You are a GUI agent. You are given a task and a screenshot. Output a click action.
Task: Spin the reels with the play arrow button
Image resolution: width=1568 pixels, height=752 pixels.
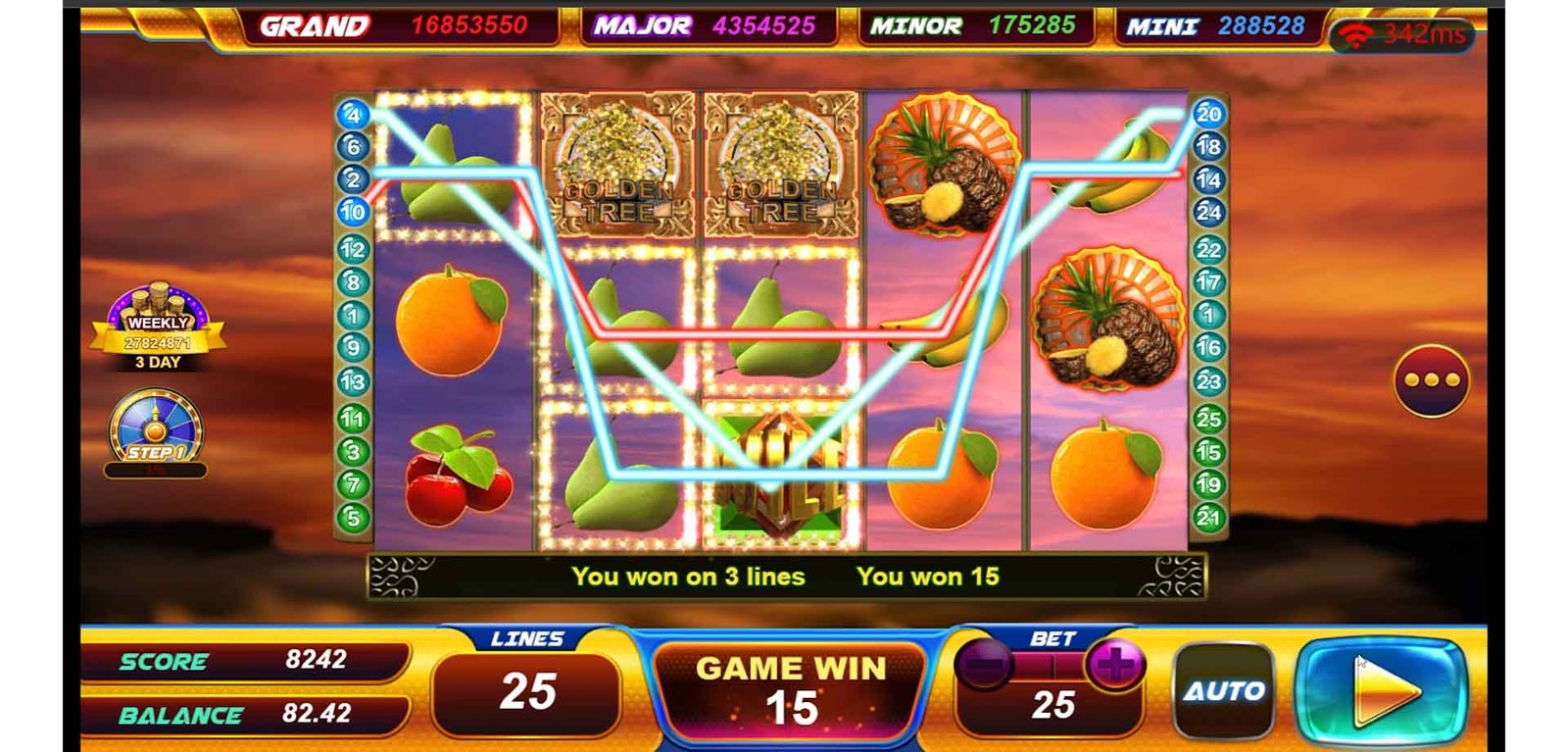(x=1382, y=690)
